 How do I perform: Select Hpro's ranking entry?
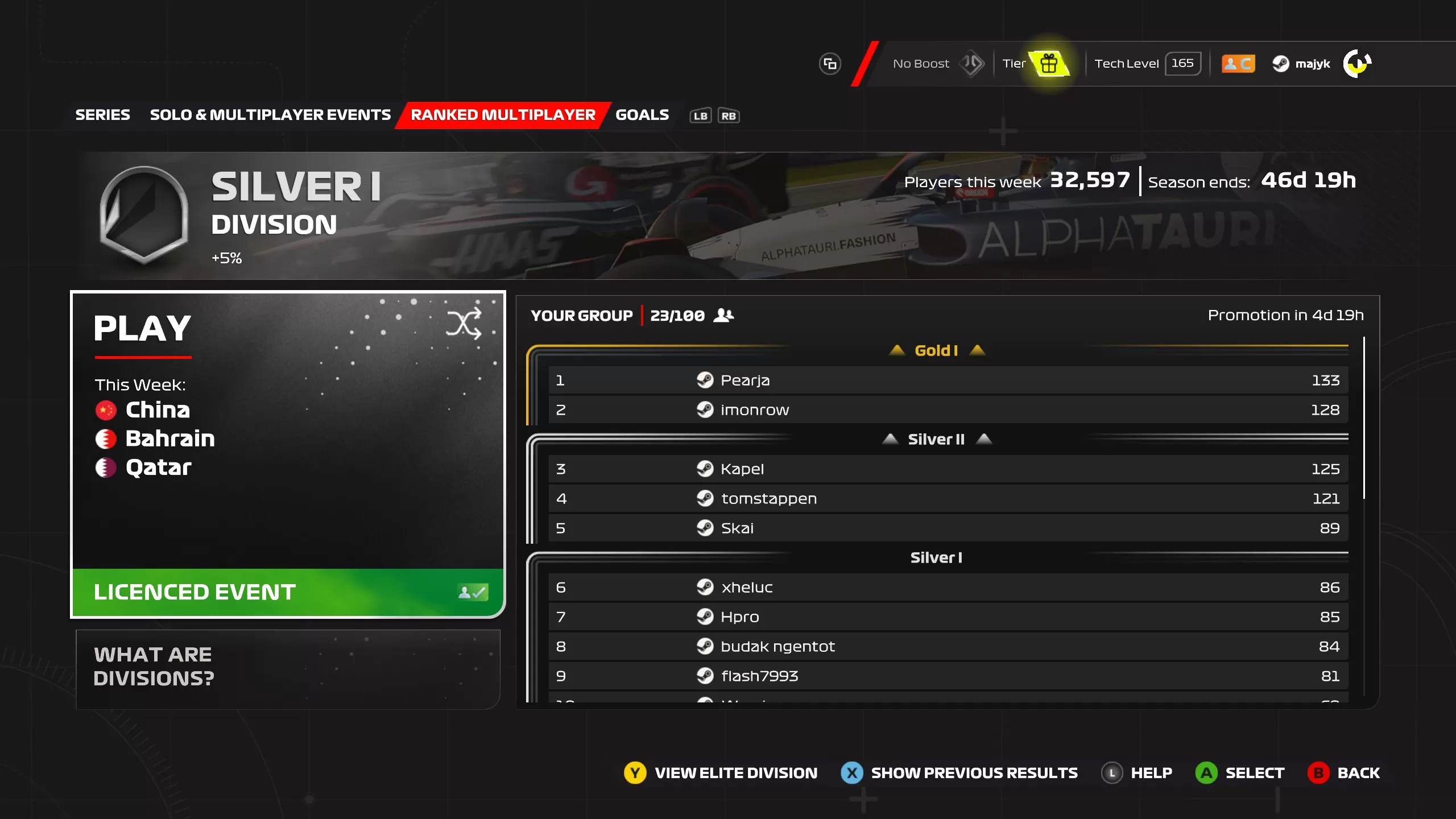click(948, 617)
